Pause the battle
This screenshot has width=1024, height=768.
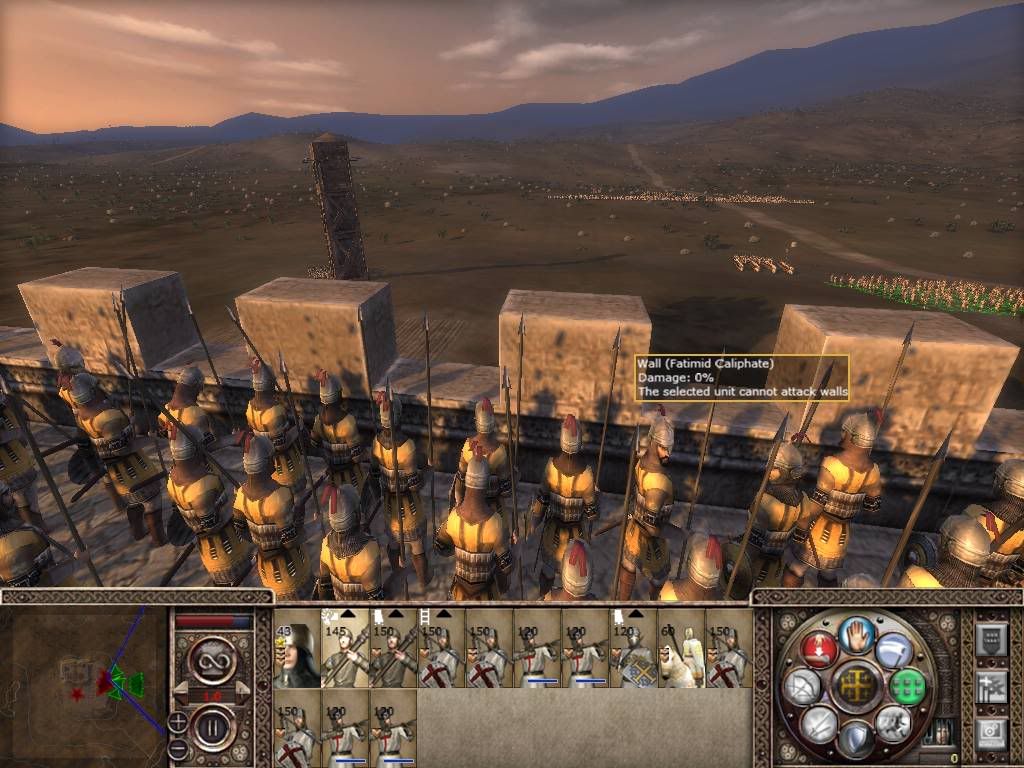[x=212, y=726]
